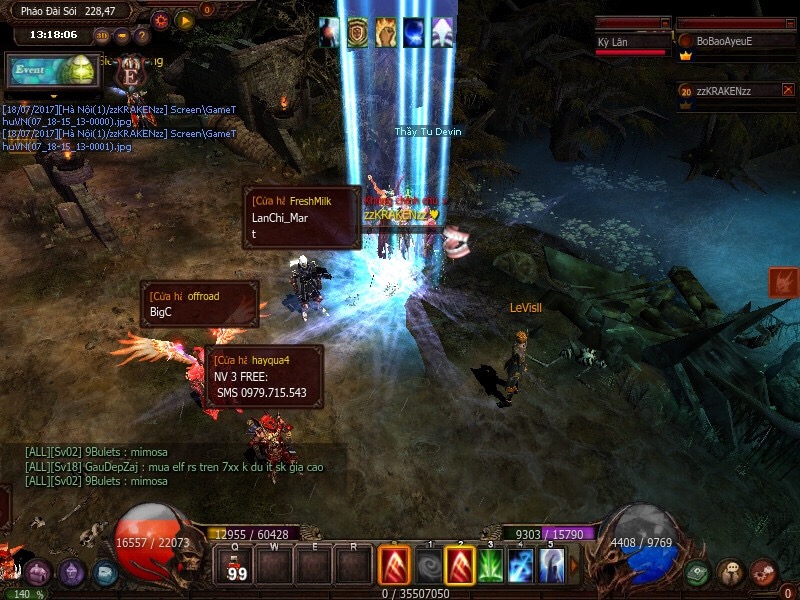Select the highlighted red slash skill in slot 2

pos(460,566)
